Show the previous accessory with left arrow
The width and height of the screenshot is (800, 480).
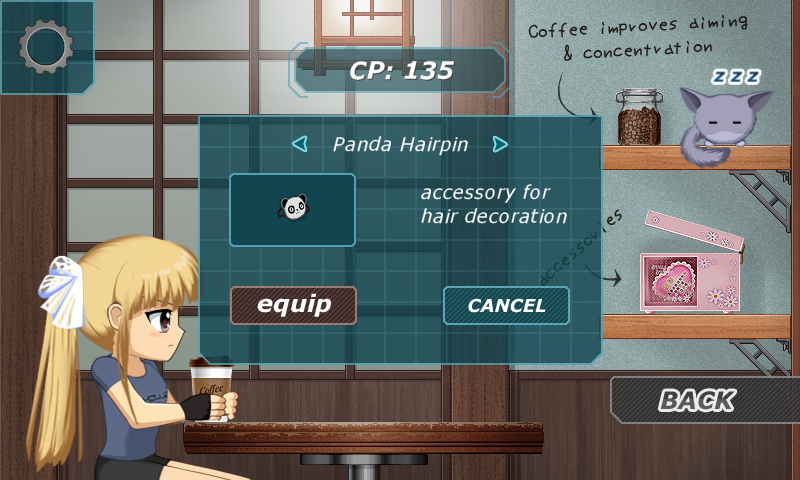pos(299,145)
